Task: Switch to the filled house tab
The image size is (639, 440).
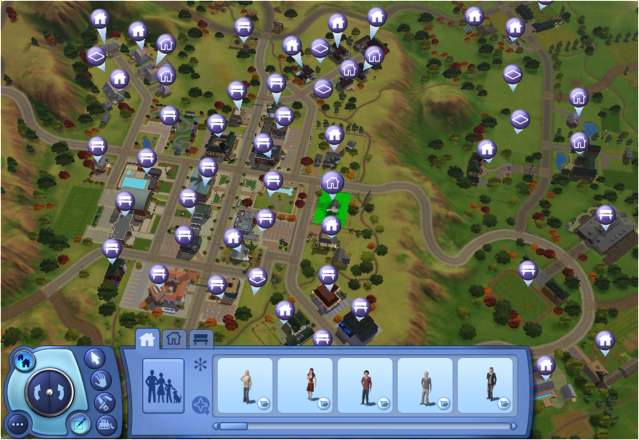Action: pyautogui.click(x=147, y=338)
